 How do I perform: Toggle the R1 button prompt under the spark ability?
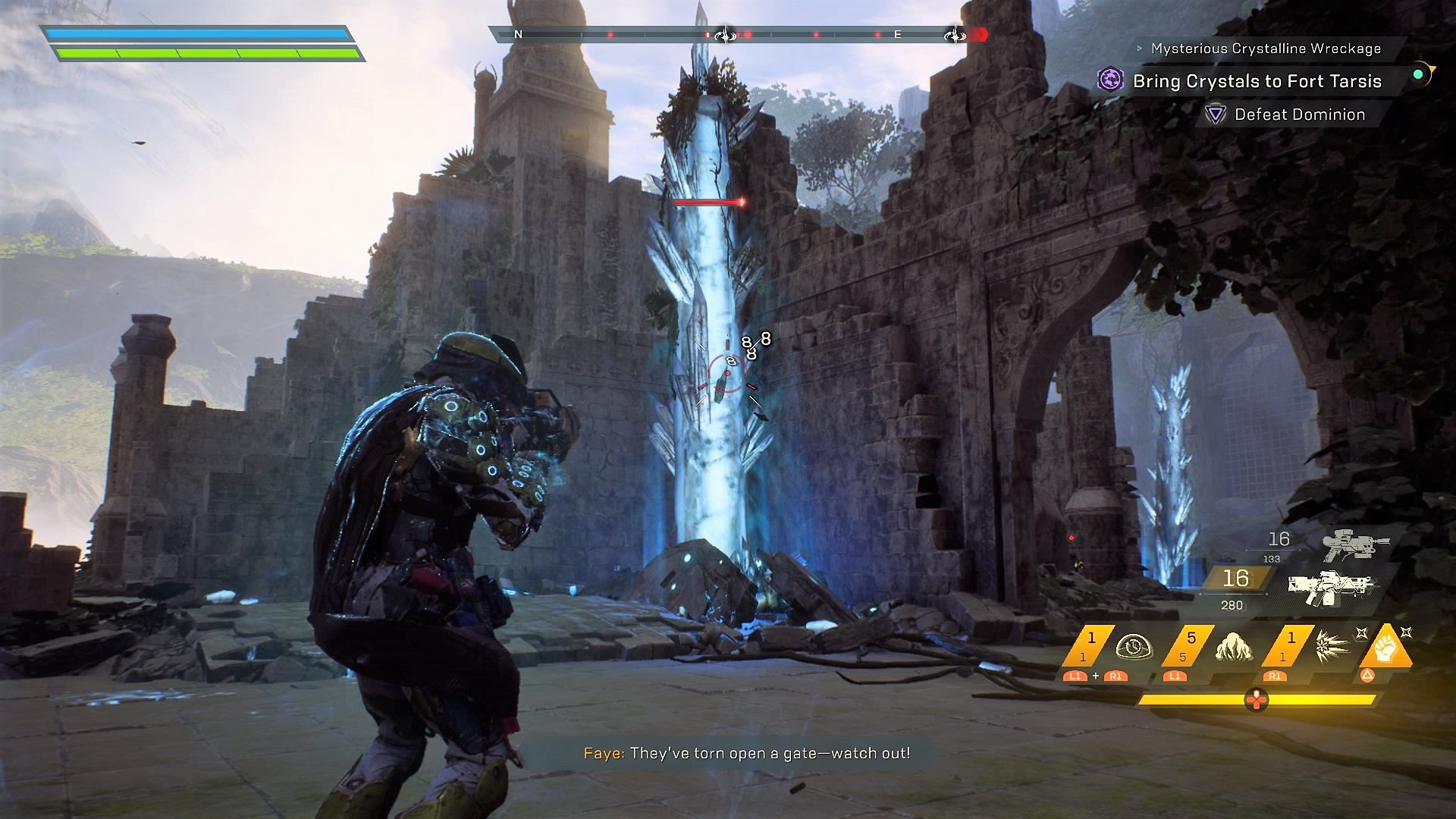click(x=1275, y=677)
